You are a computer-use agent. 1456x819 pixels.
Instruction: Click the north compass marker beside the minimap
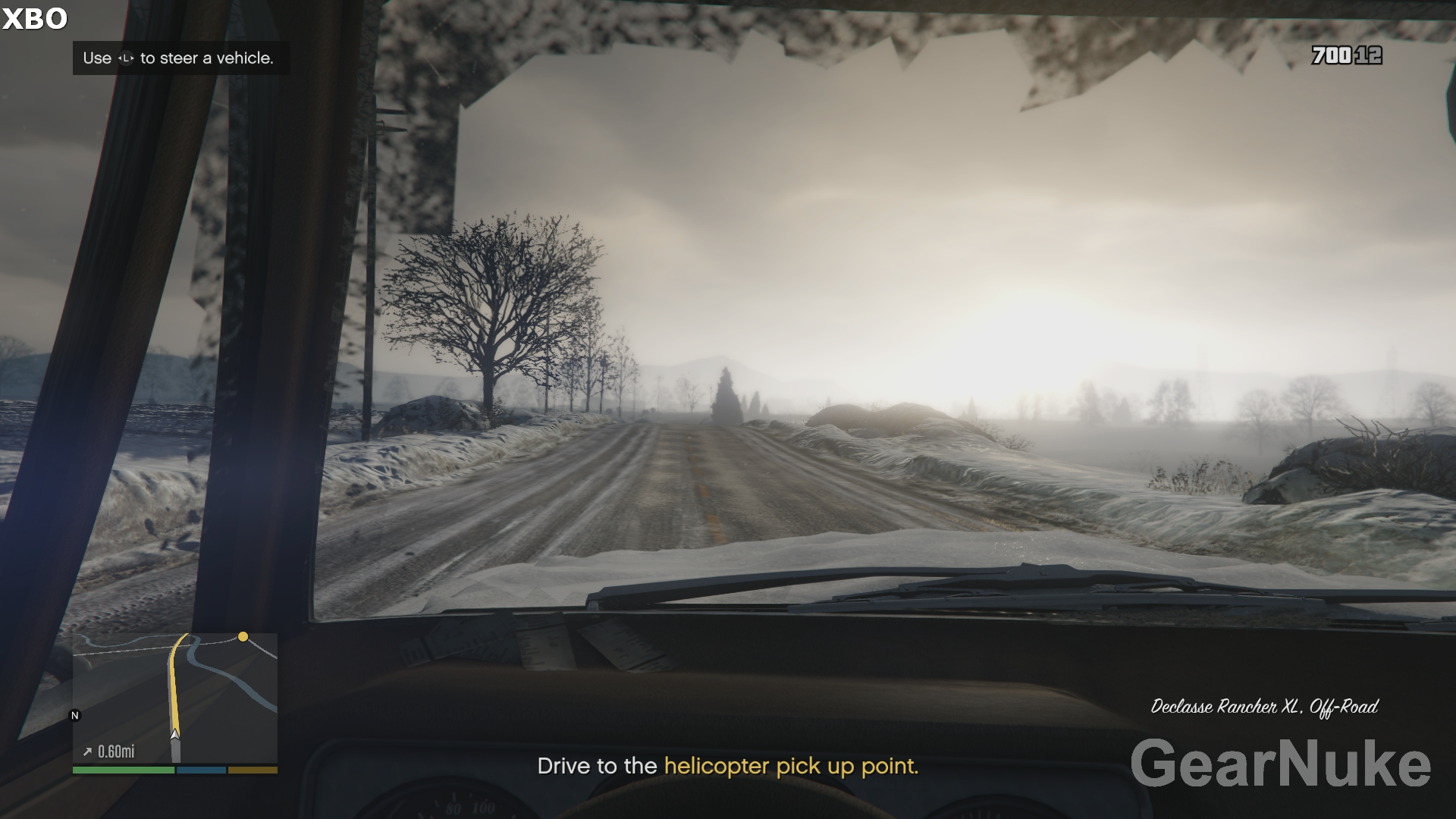[74, 715]
